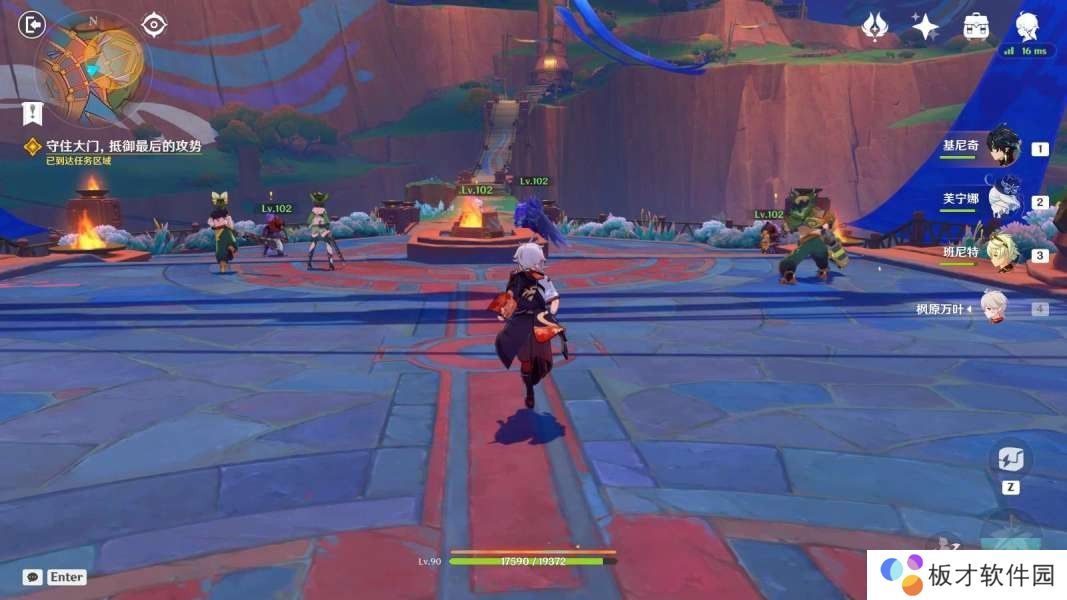Screen dimensions: 1067x600
Task: Click the 板才软件园 watermark logo
Action: point(966,575)
